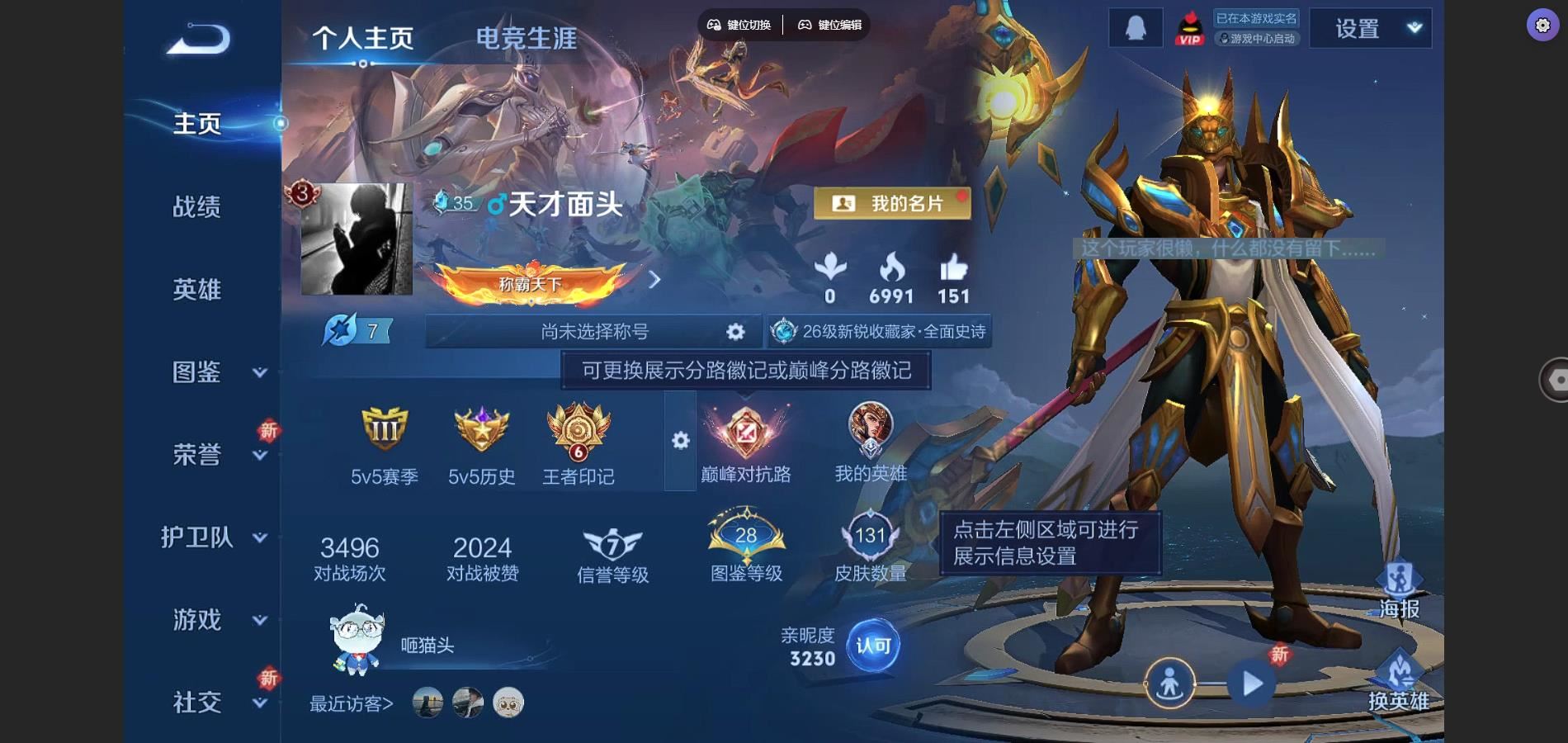Open 最近访客 recent visitors list

tap(352, 703)
